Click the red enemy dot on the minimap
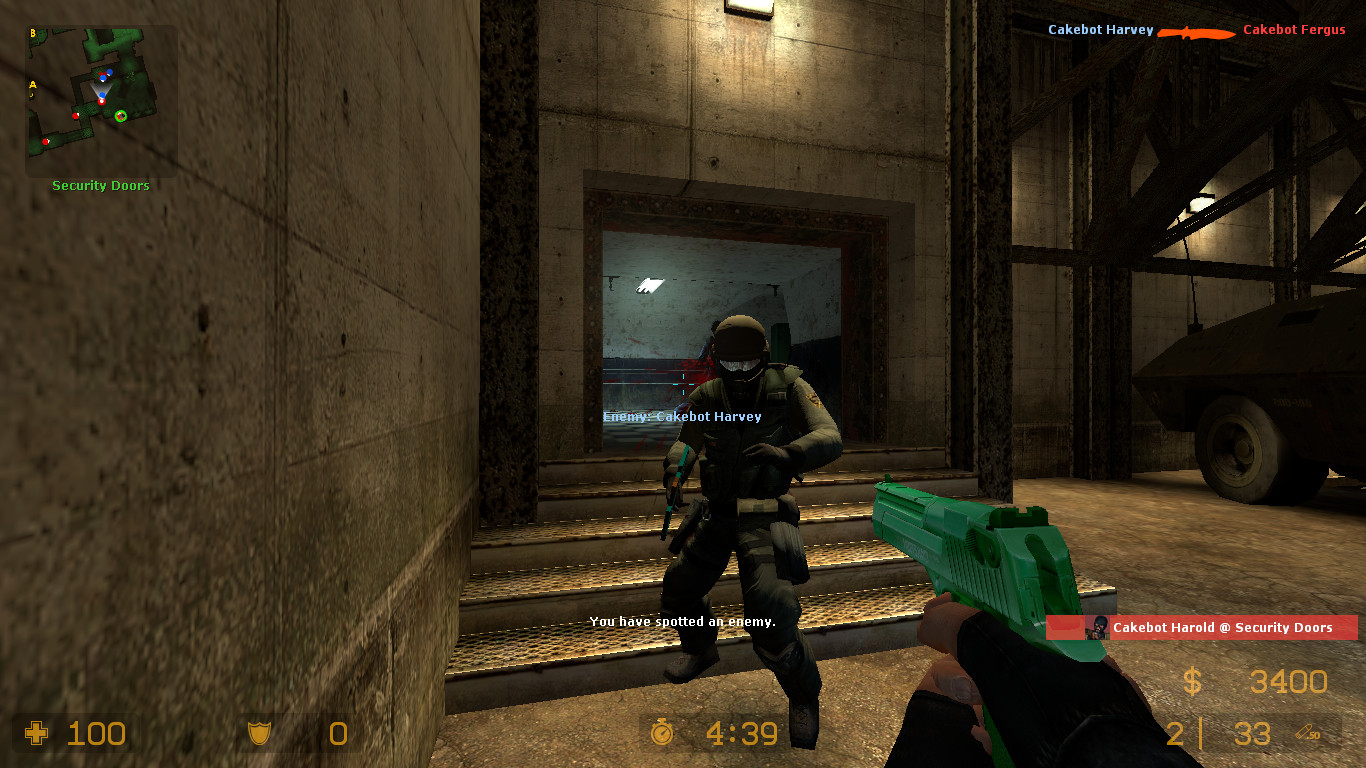Viewport: 1366px width, 768px height. 76,116
